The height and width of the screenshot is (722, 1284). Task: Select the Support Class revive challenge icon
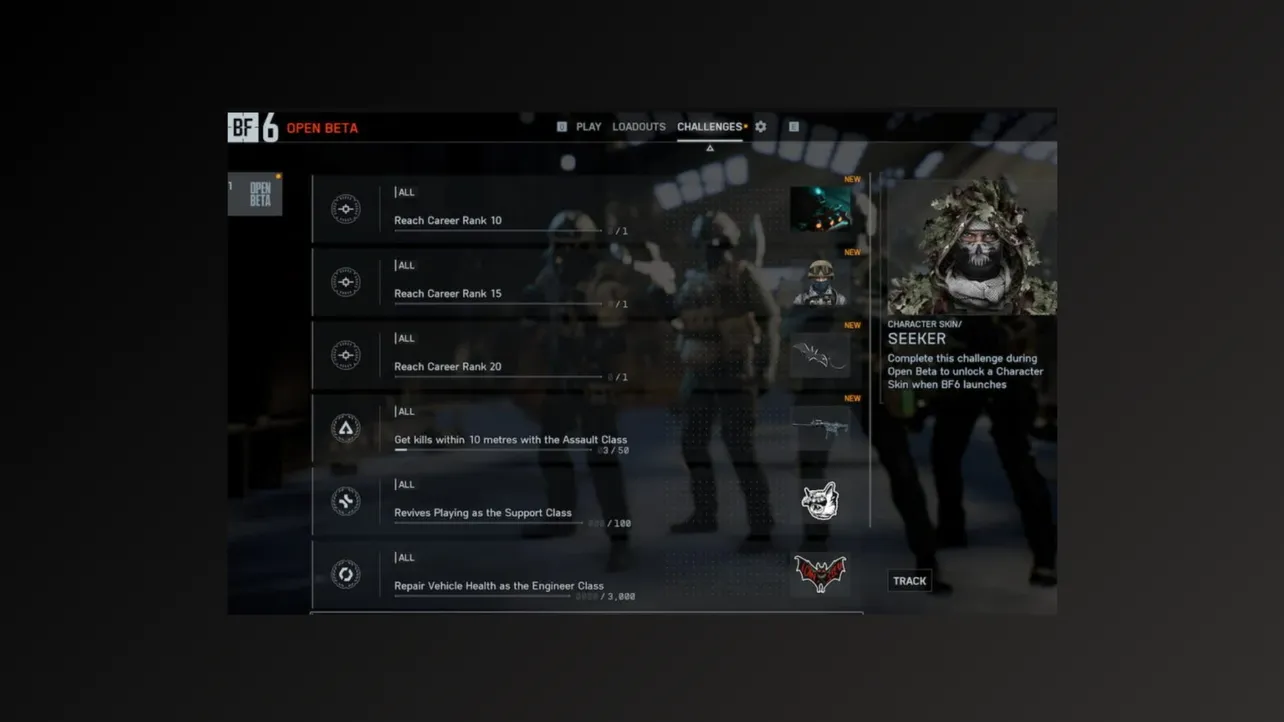[x=345, y=500]
